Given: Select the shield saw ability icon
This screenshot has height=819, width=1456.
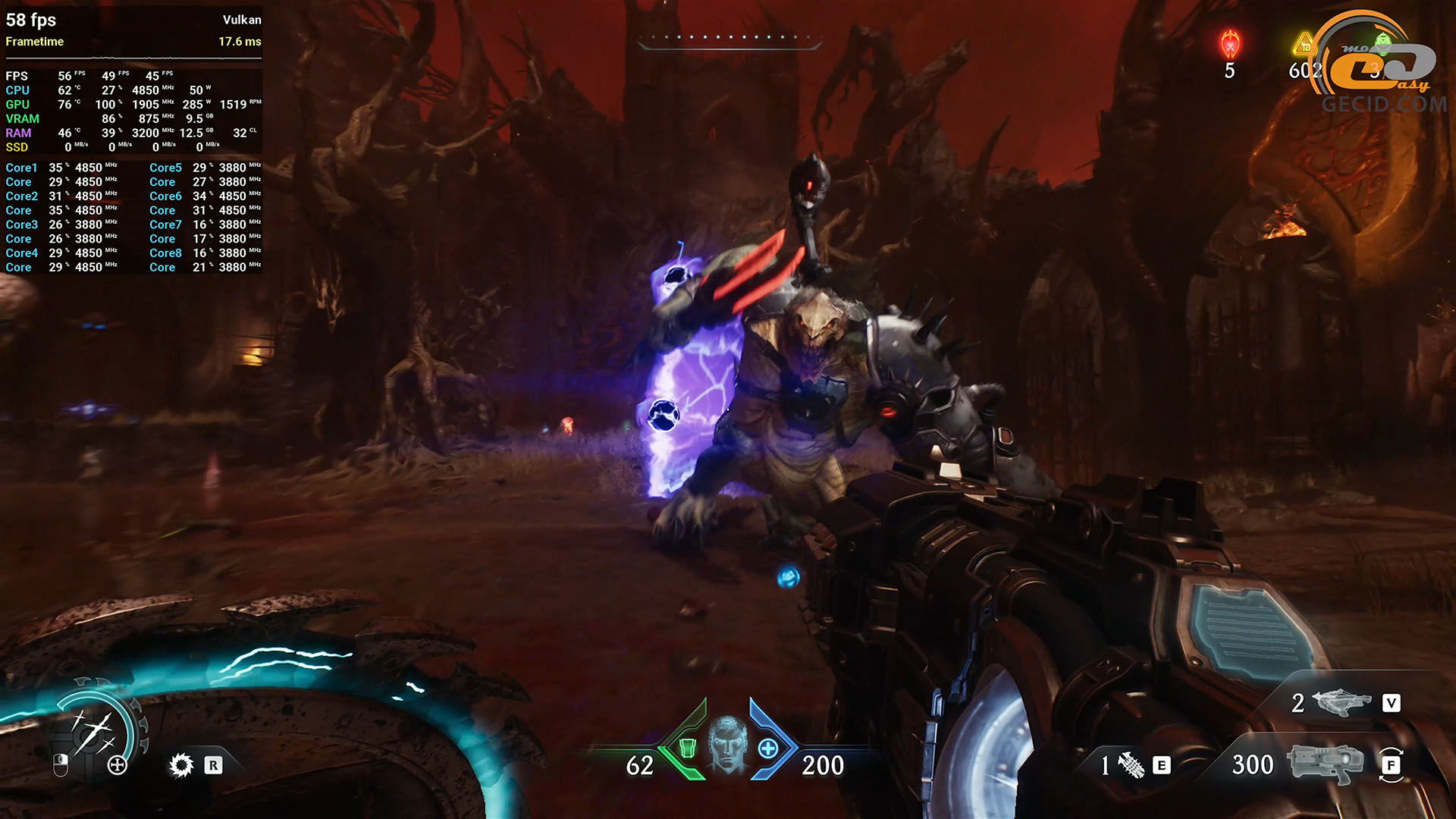Looking at the screenshot, I should point(181,765).
